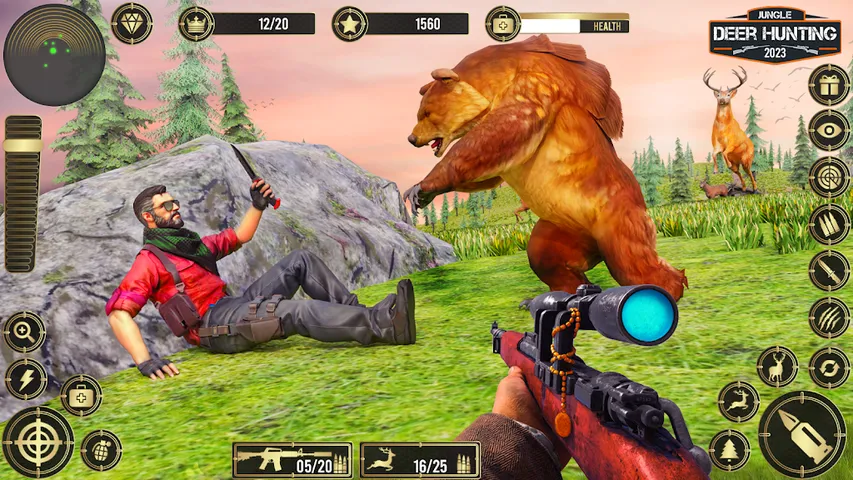Select the assault rifle weapon slot
Image resolution: width=853 pixels, height=480 pixels.
292,460
